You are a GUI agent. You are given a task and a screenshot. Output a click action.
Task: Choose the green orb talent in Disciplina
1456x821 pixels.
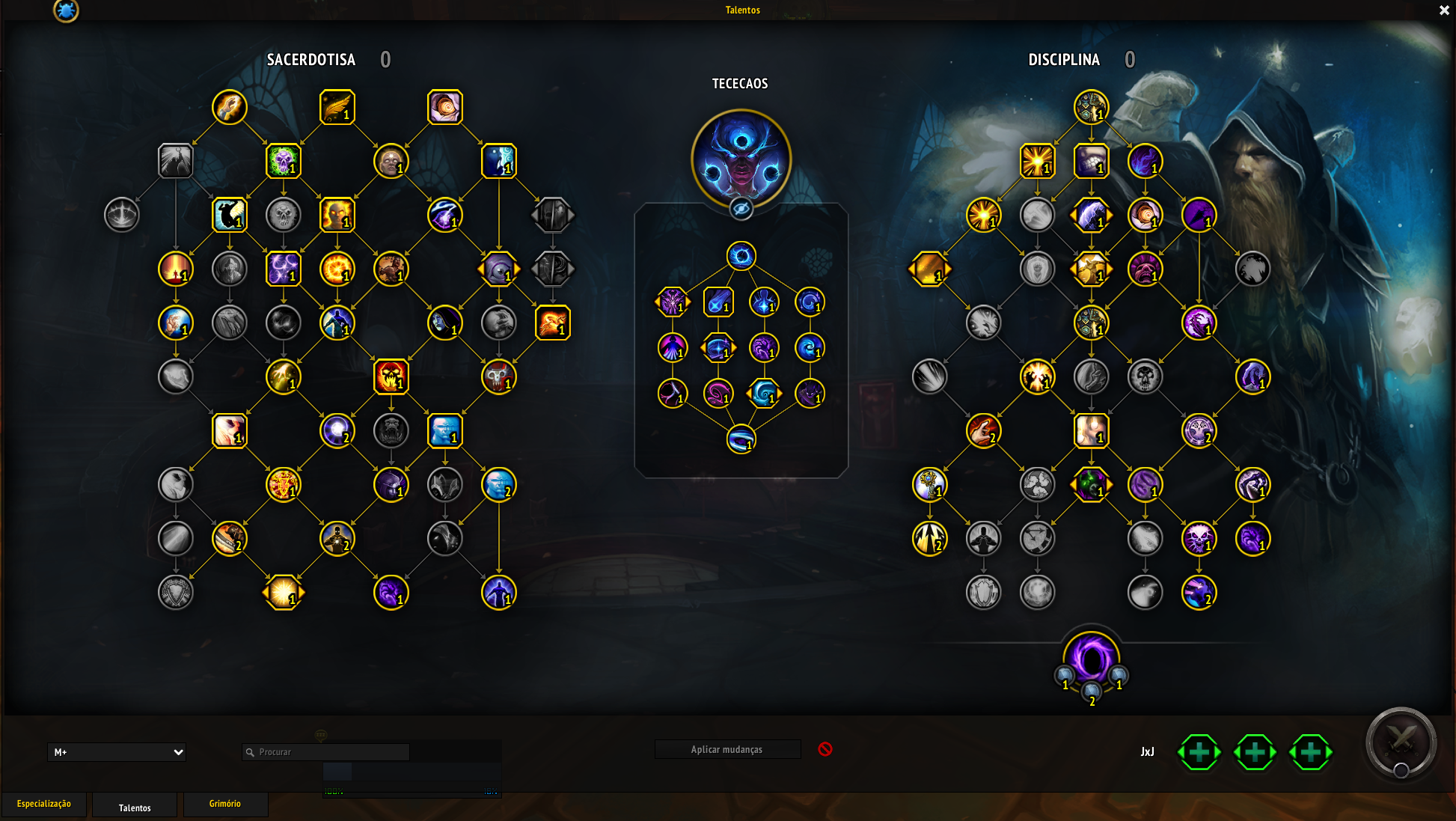click(1091, 484)
